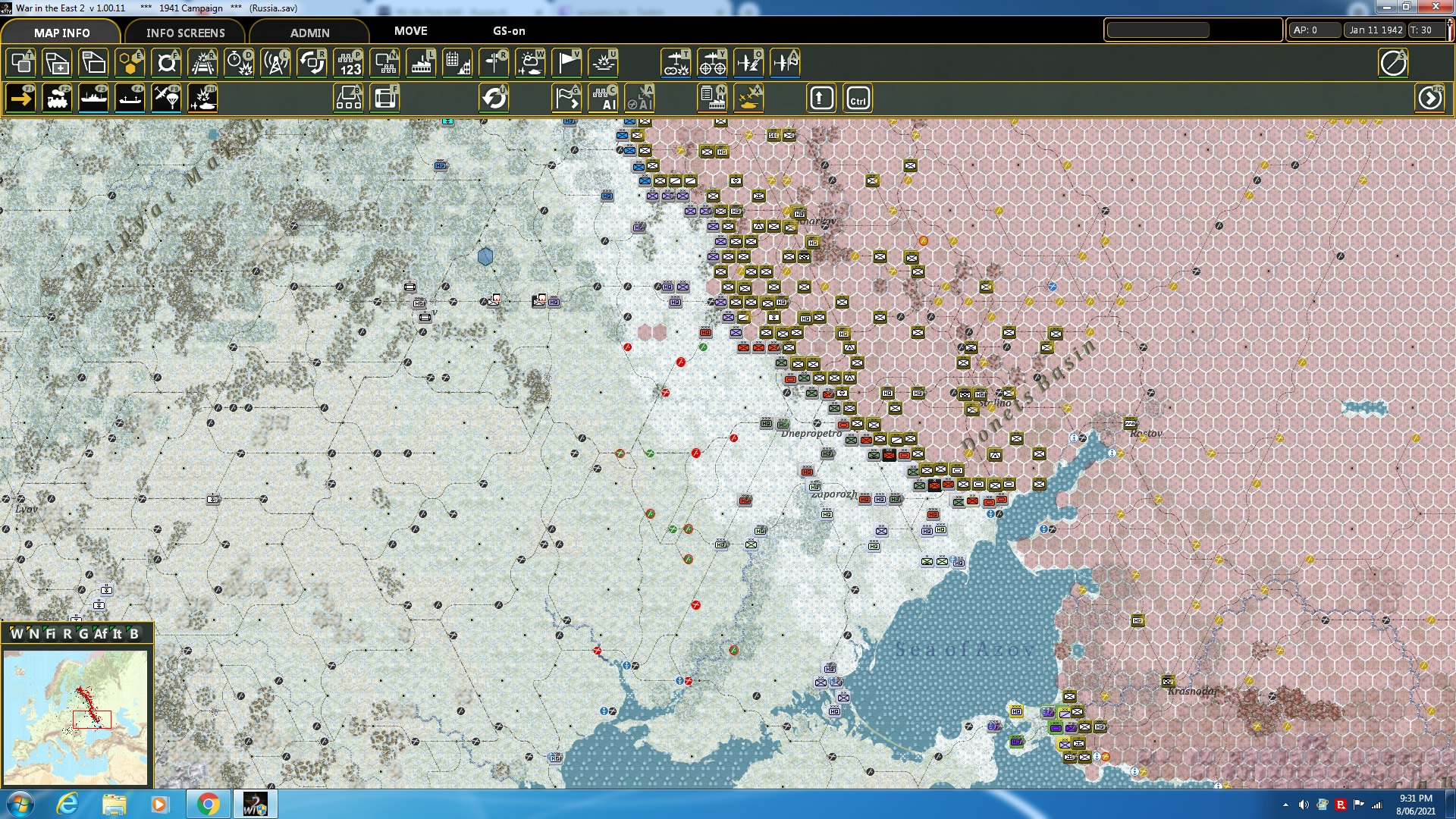
Task: Switch to standard movement mode arrow
Action: pyautogui.click(x=20, y=98)
